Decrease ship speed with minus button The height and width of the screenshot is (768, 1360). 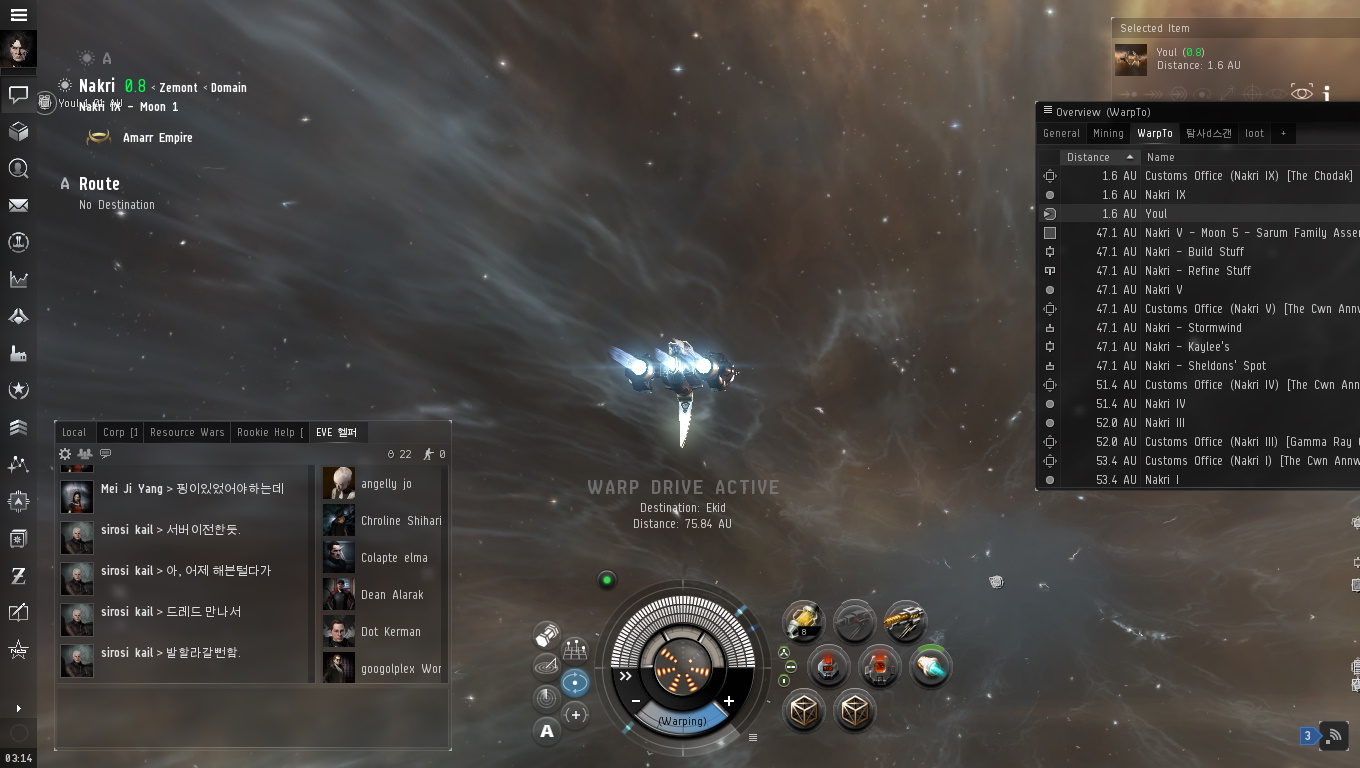[636, 701]
